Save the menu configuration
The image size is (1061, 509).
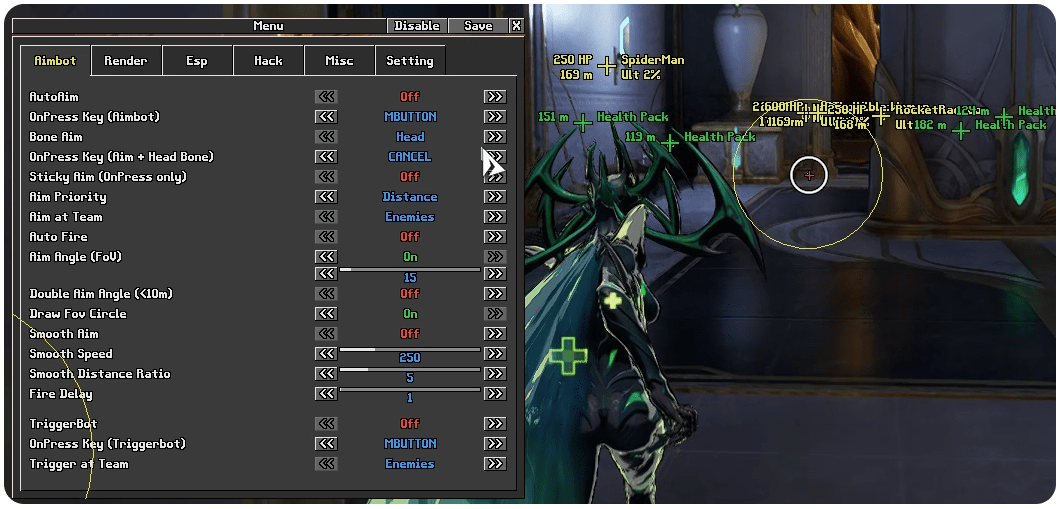478,26
